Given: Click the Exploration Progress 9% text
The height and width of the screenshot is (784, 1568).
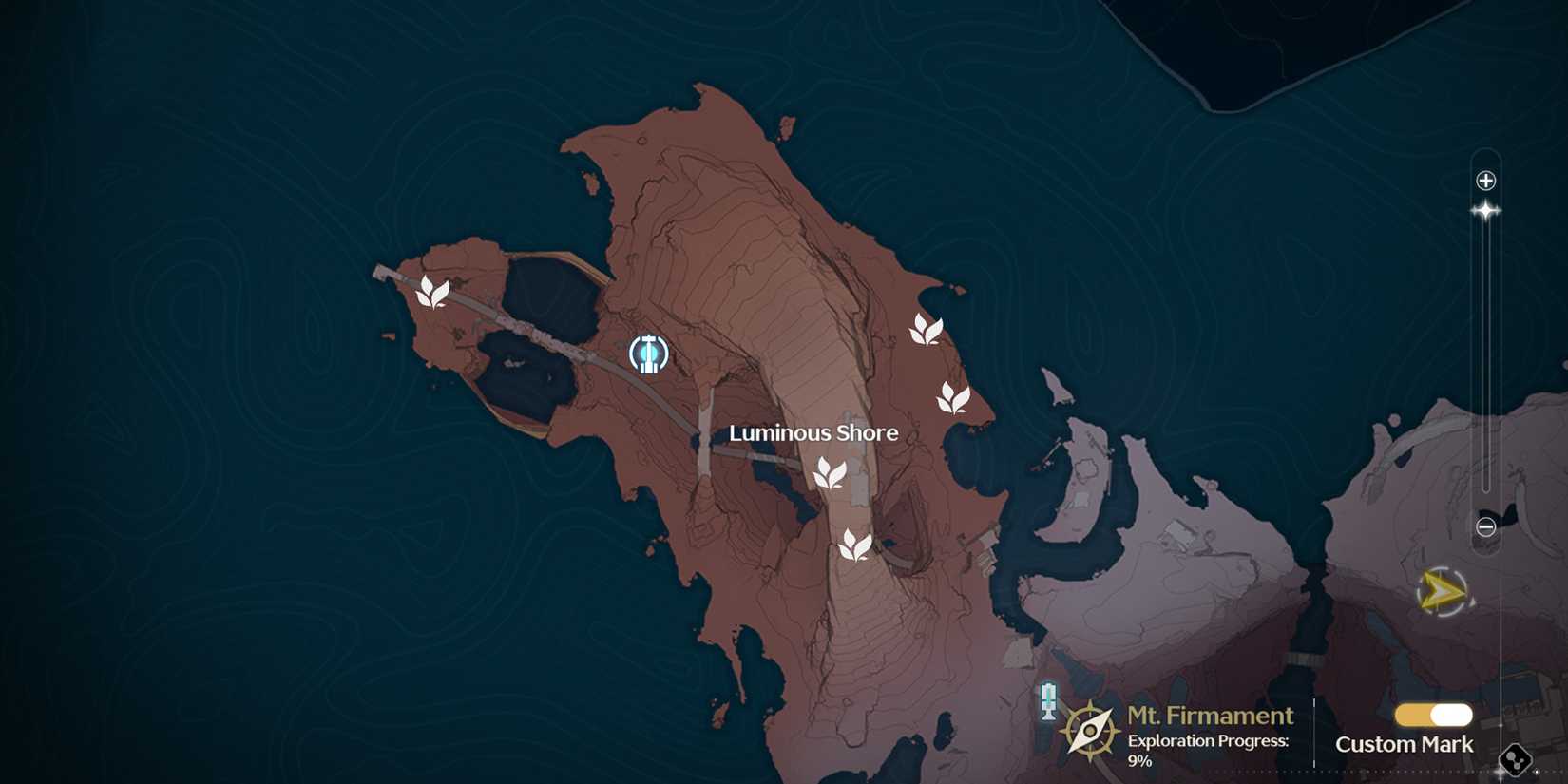Looking at the screenshot, I should pyautogui.click(x=1207, y=749).
